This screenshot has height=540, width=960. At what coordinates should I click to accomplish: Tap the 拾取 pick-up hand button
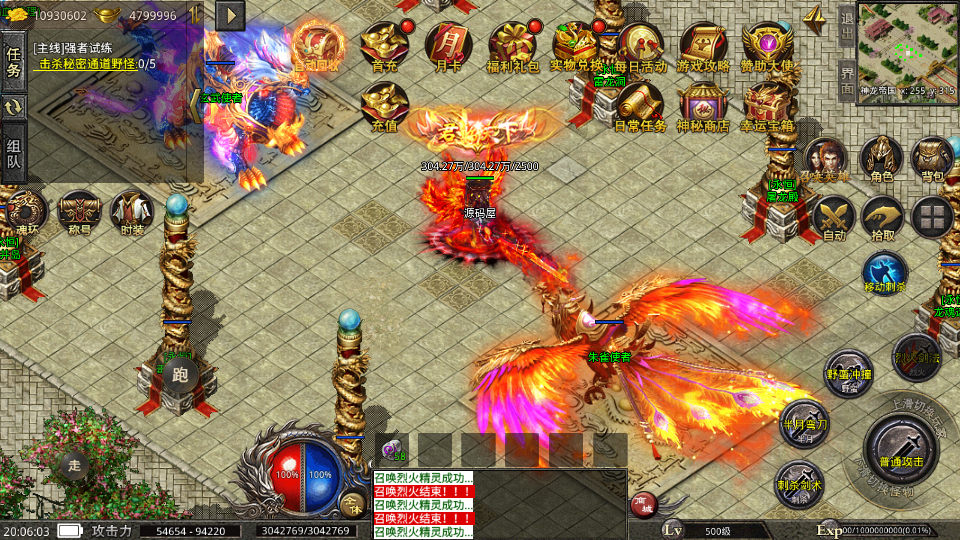882,215
